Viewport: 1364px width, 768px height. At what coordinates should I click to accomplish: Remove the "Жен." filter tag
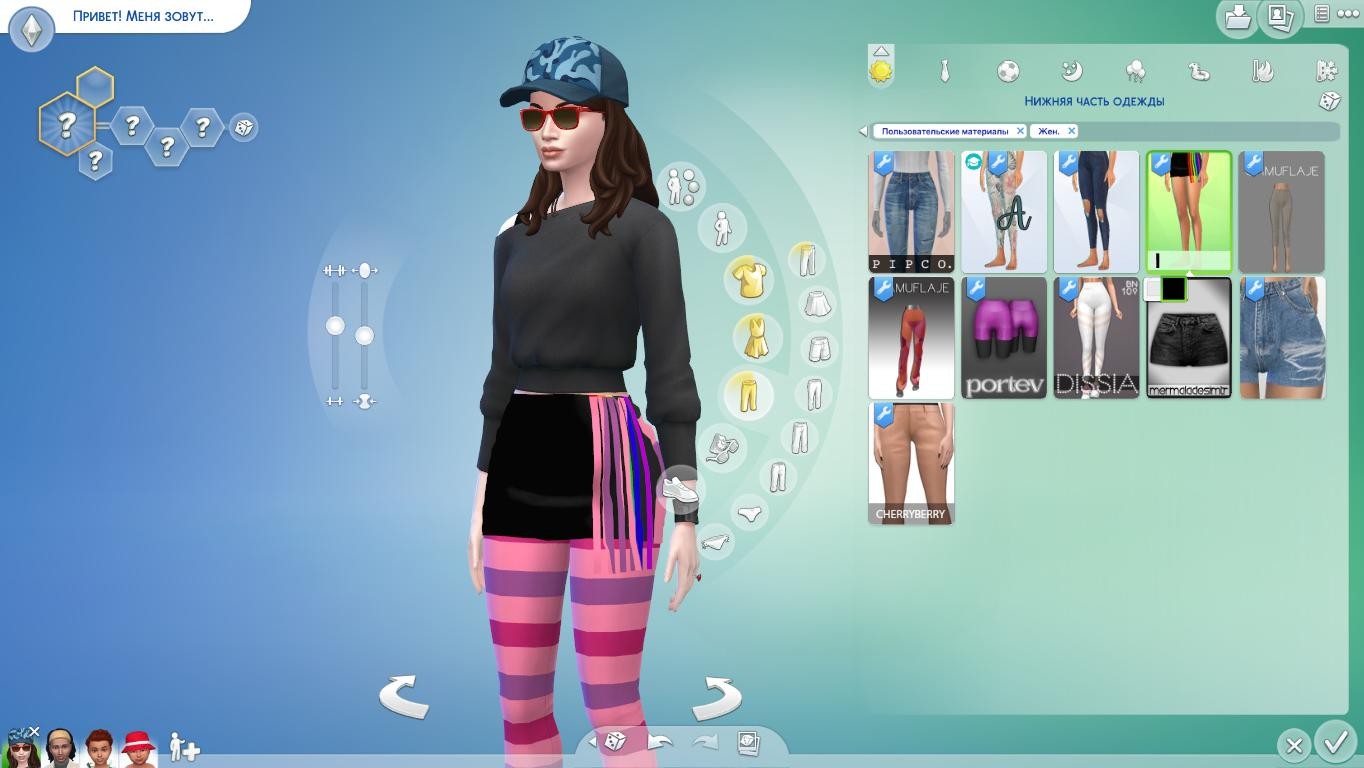click(1071, 131)
